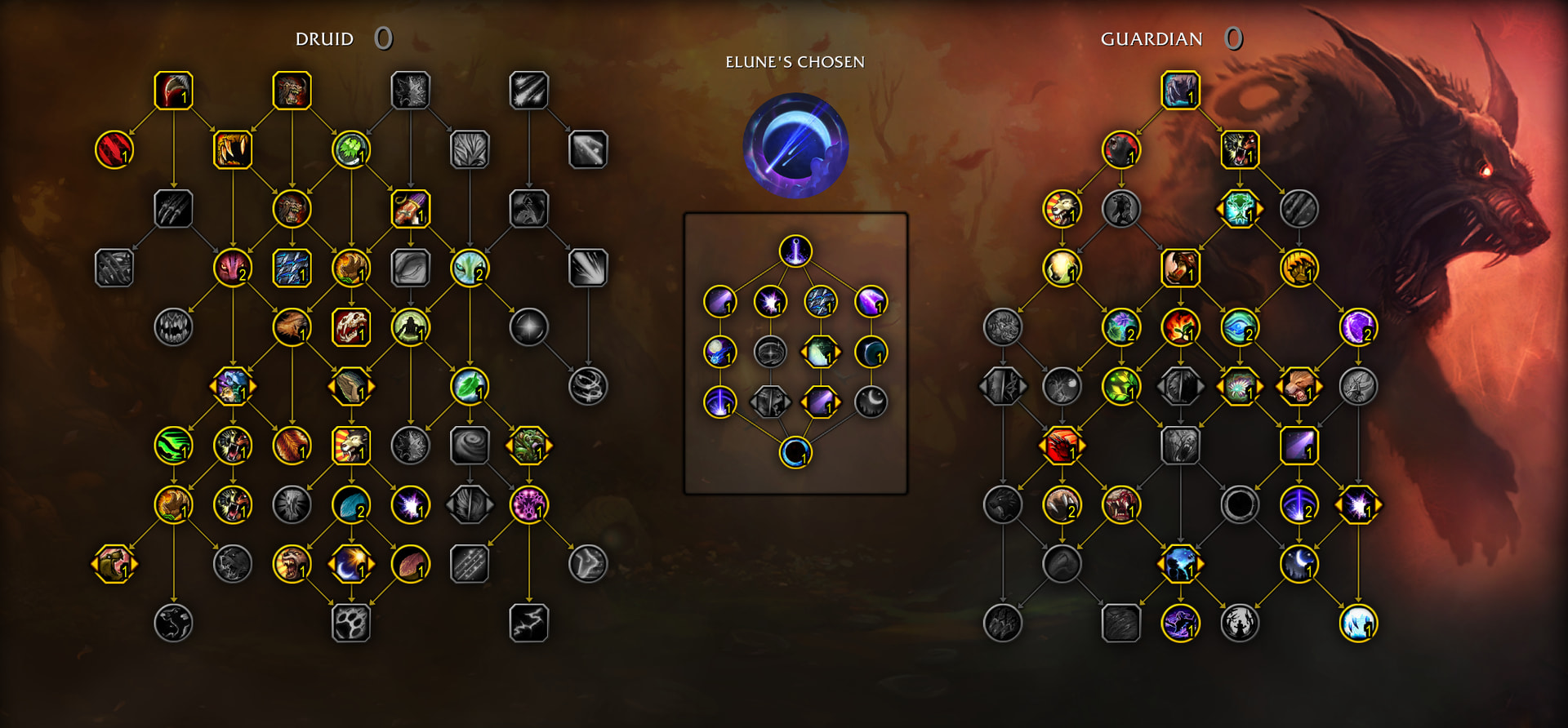The width and height of the screenshot is (1568, 728).
Task: Pick the red claw slash round talent
Action: [114, 150]
